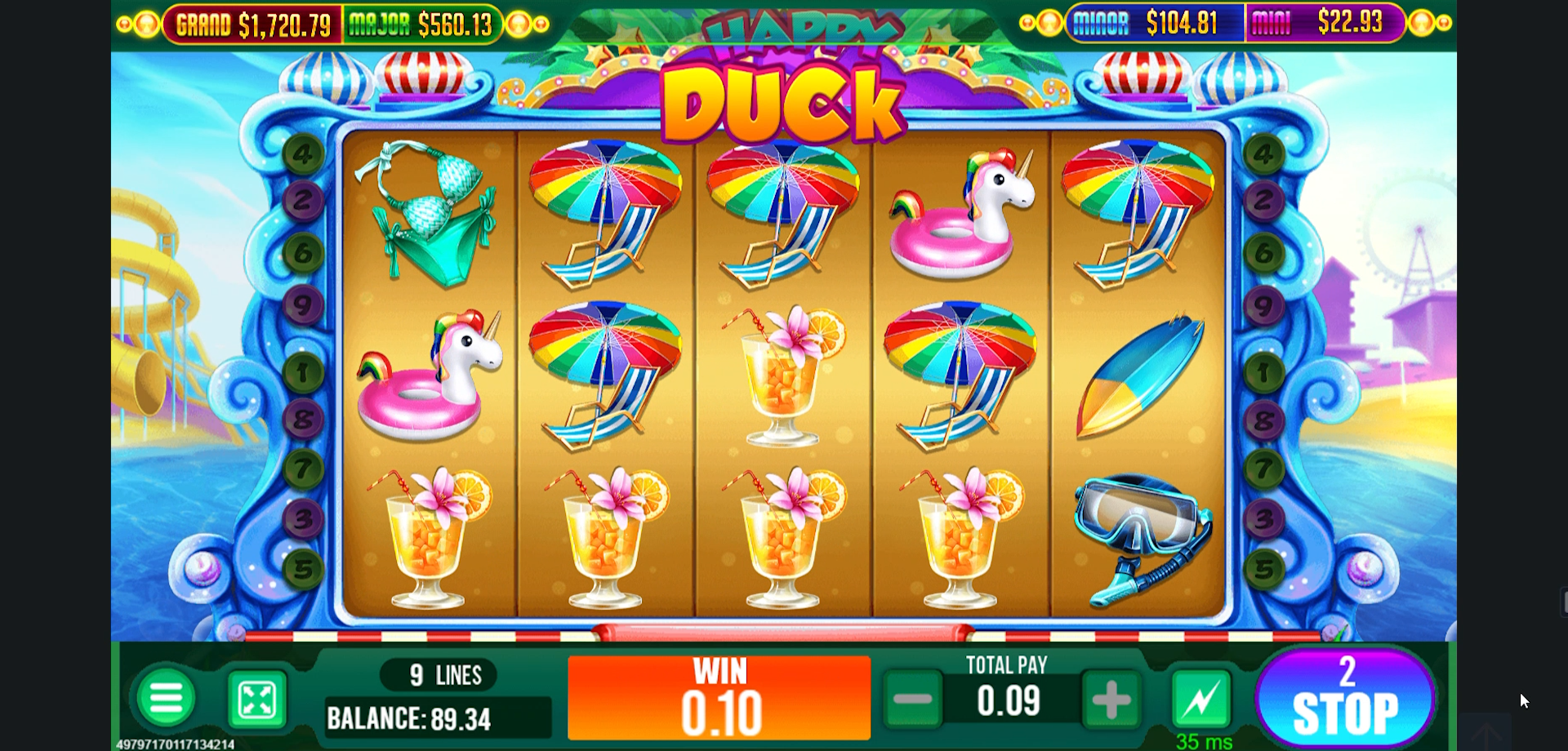
Task: Click the BALANCE: 89.34 display
Action: click(x=438, y=719)
